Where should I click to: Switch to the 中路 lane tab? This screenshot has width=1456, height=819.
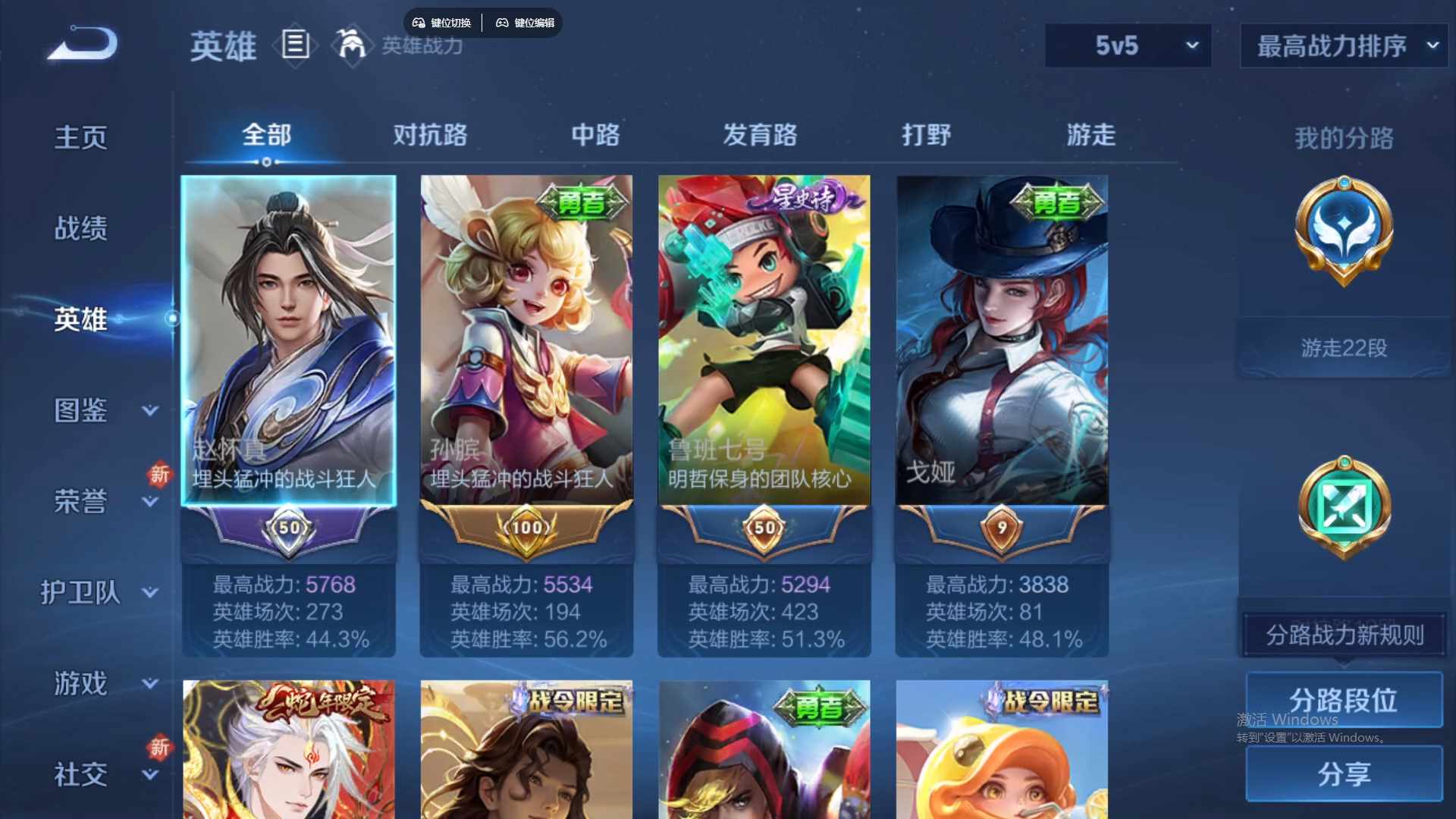coord(595,135)
